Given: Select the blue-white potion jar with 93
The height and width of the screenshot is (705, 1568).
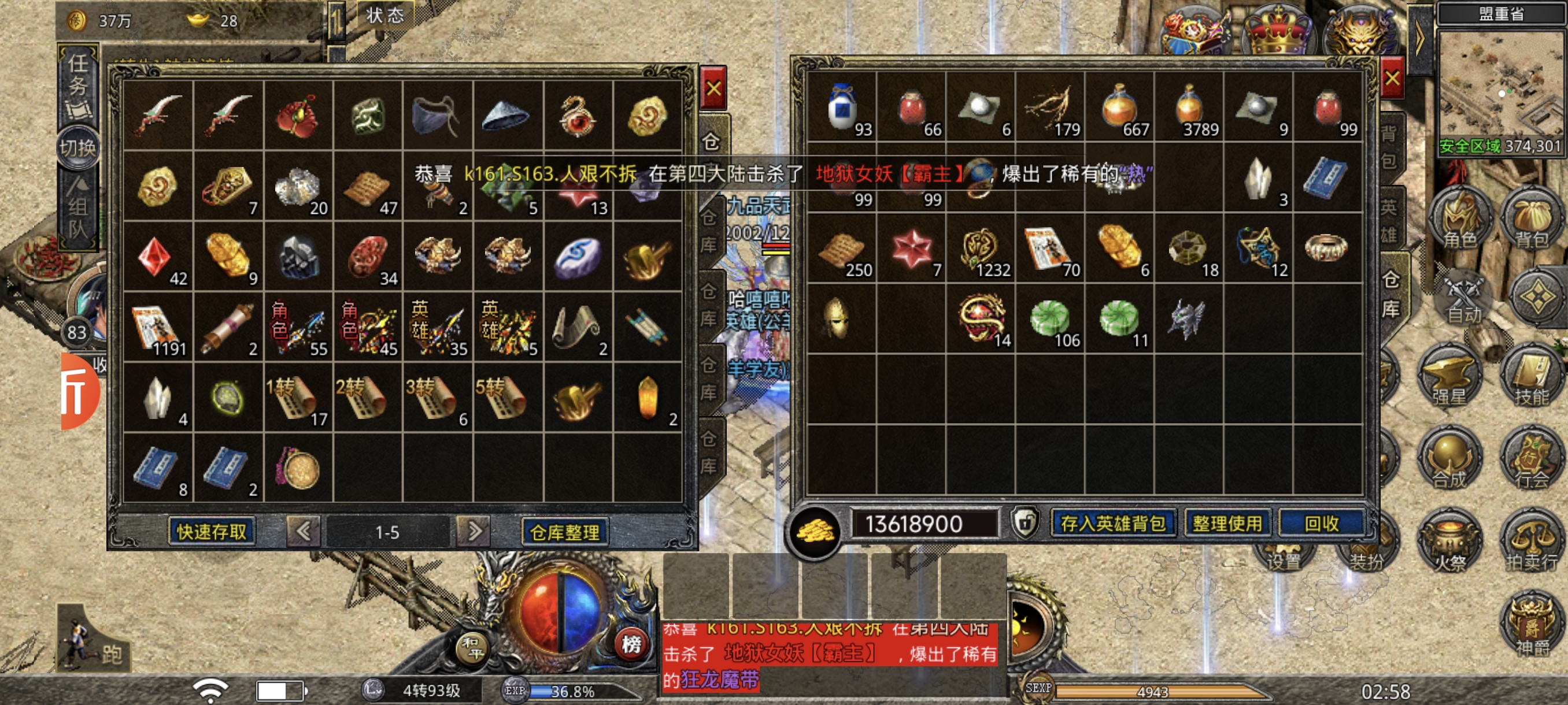Looking at the screenshot, I should 842,108.
